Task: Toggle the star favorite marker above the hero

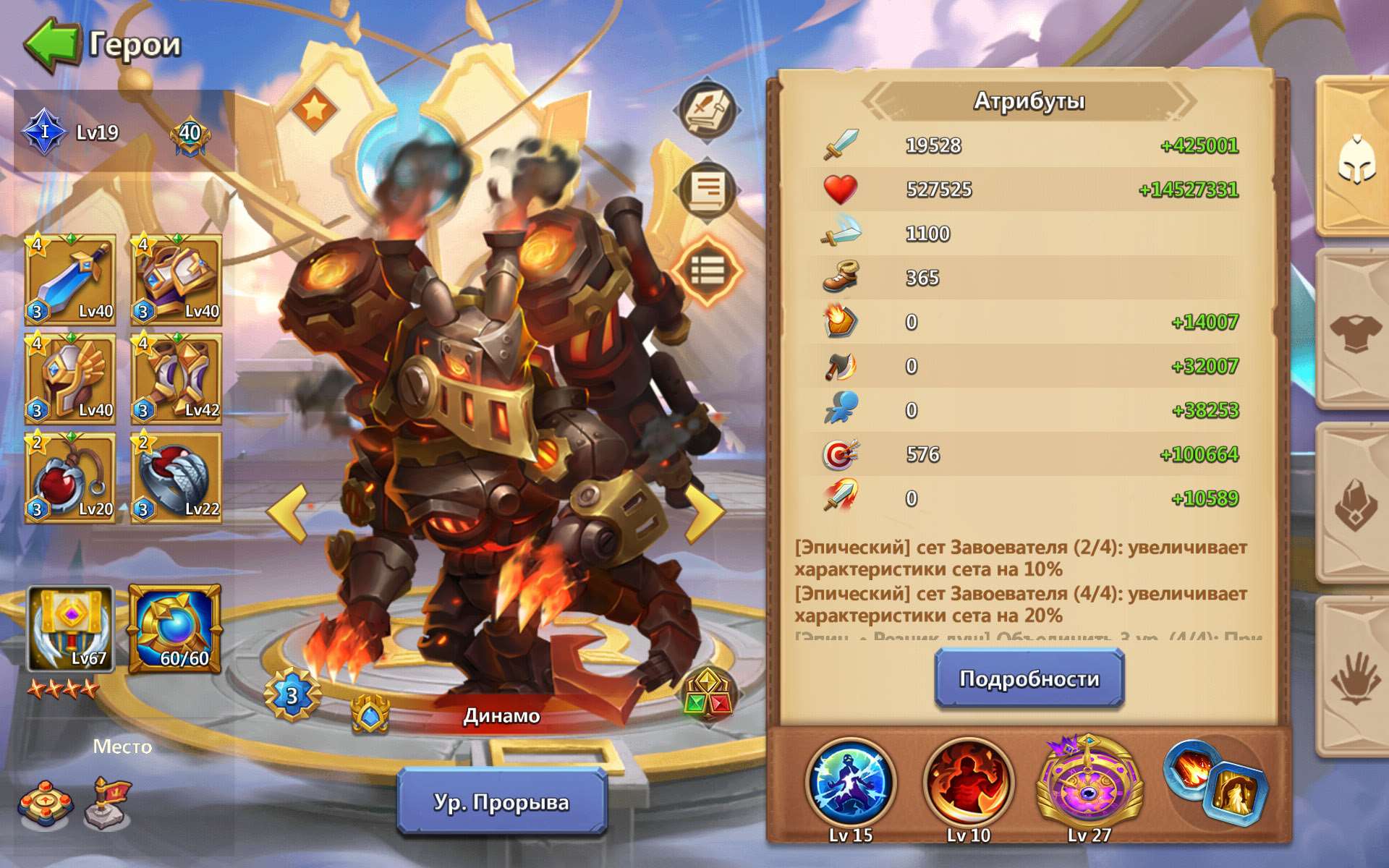Action: click(316, 110)
